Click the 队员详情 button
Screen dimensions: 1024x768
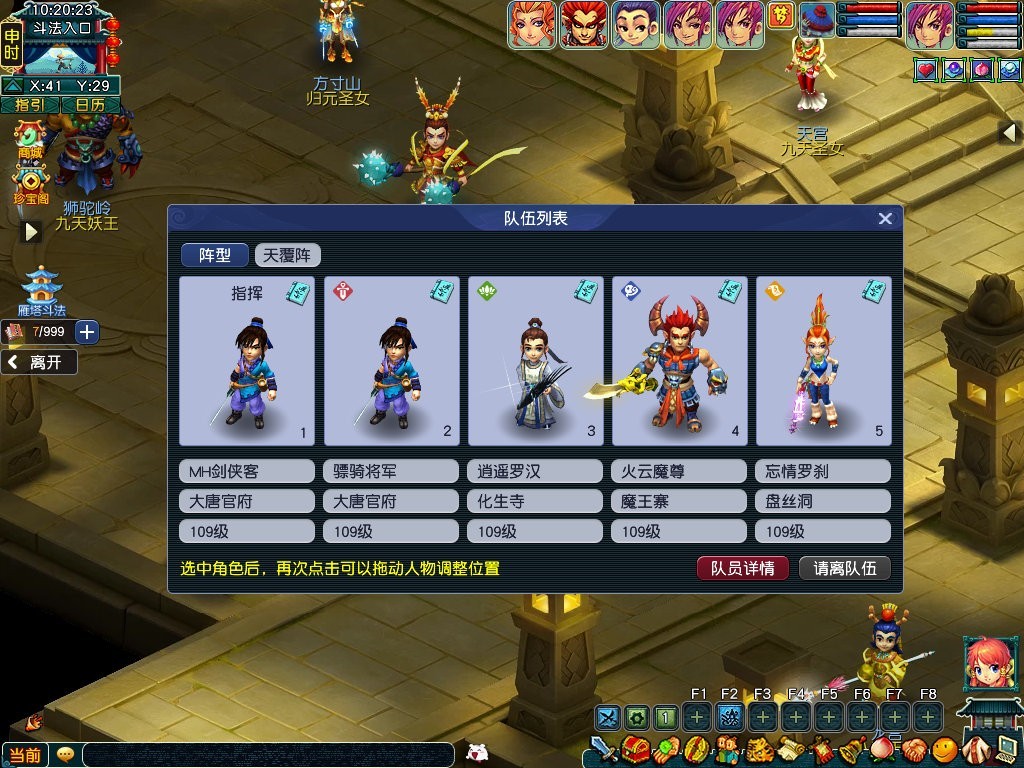coord(743,568)
